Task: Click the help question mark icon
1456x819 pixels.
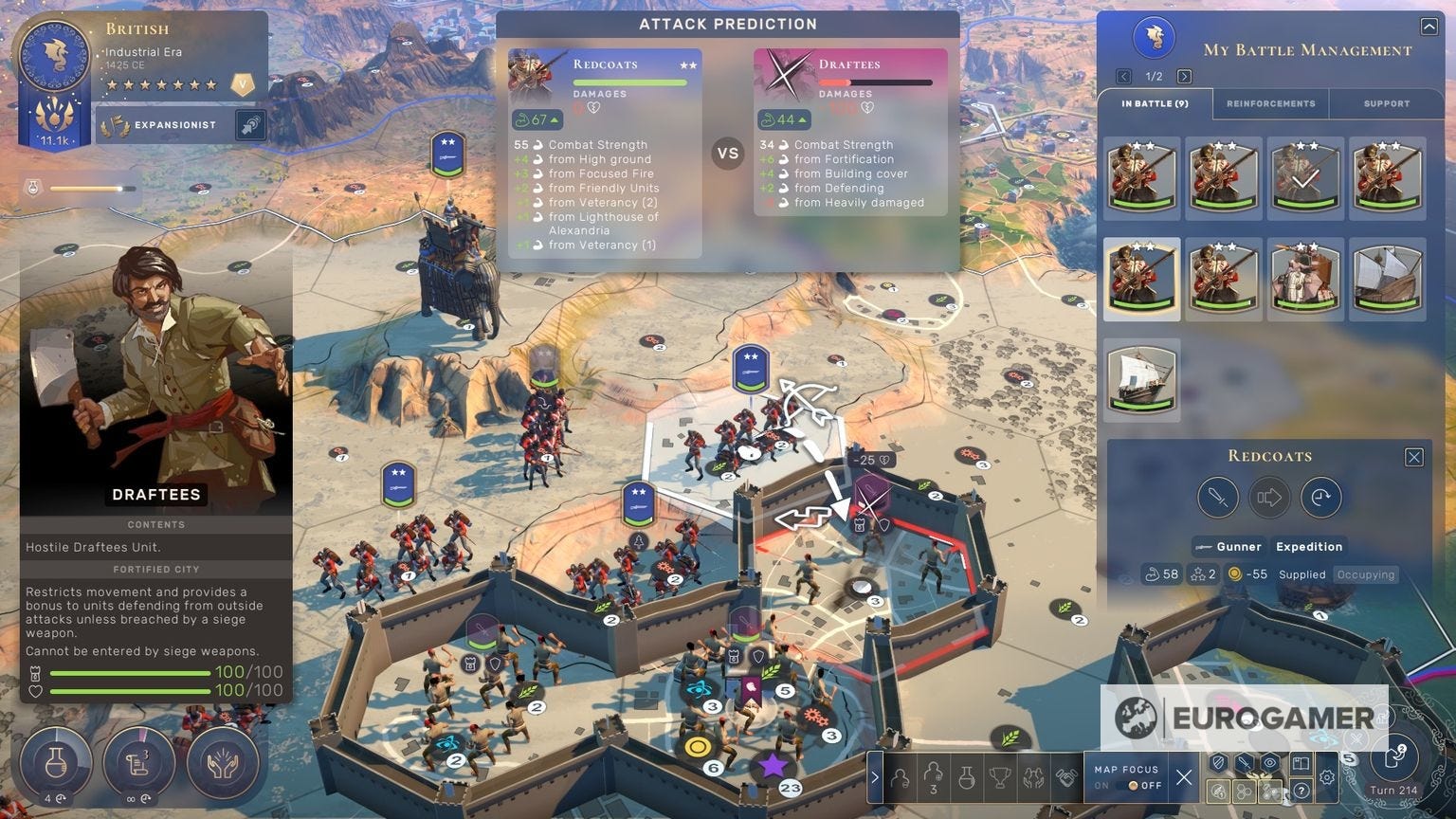Action: click(1301, 791)
